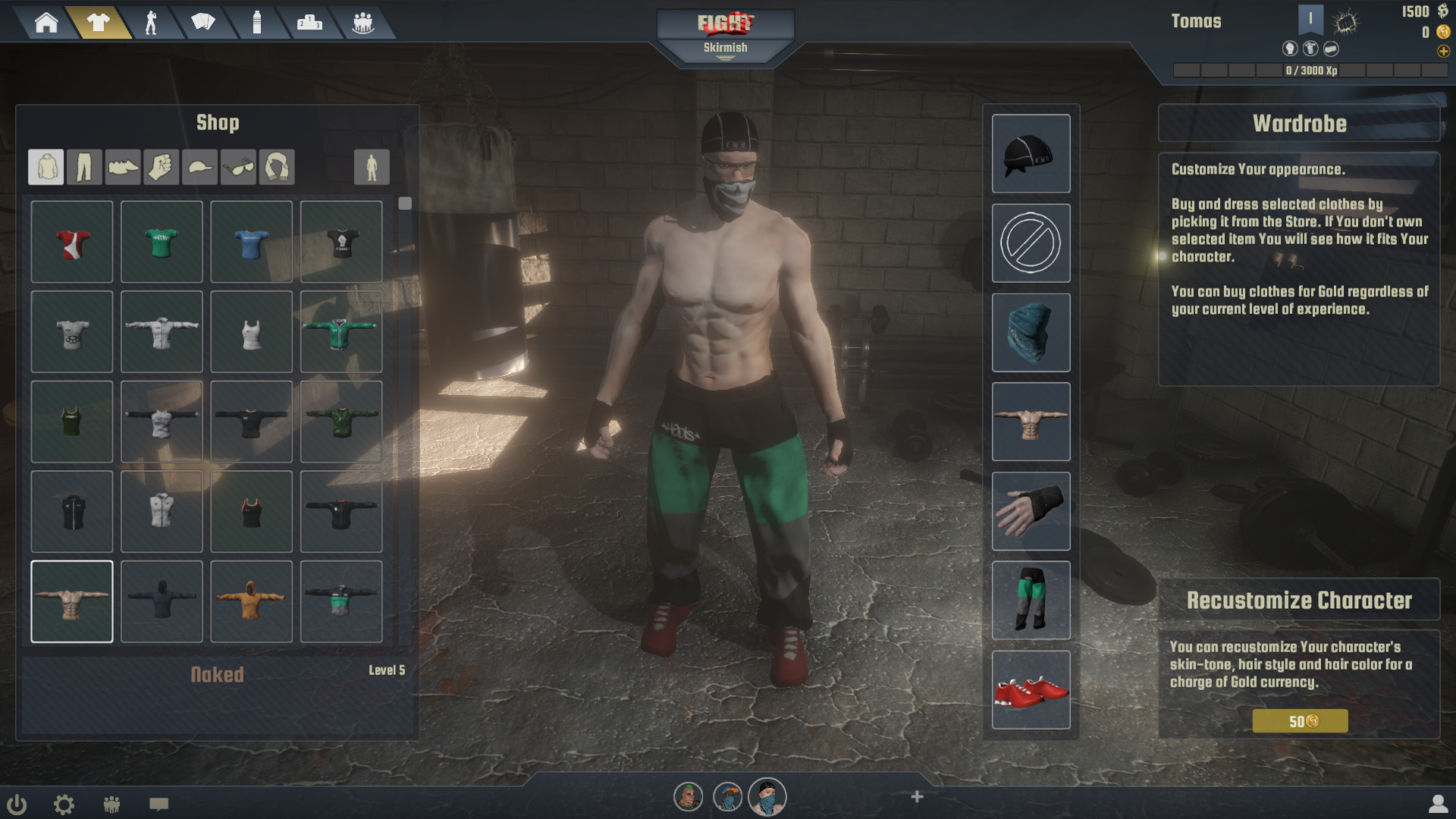Open the fighter stats tab
Screen dimensions: 1456x819
(152, 22)
